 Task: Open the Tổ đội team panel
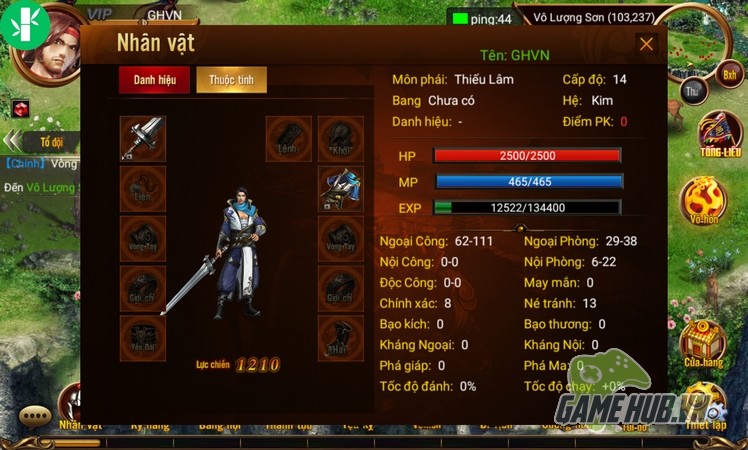[50, 141]
